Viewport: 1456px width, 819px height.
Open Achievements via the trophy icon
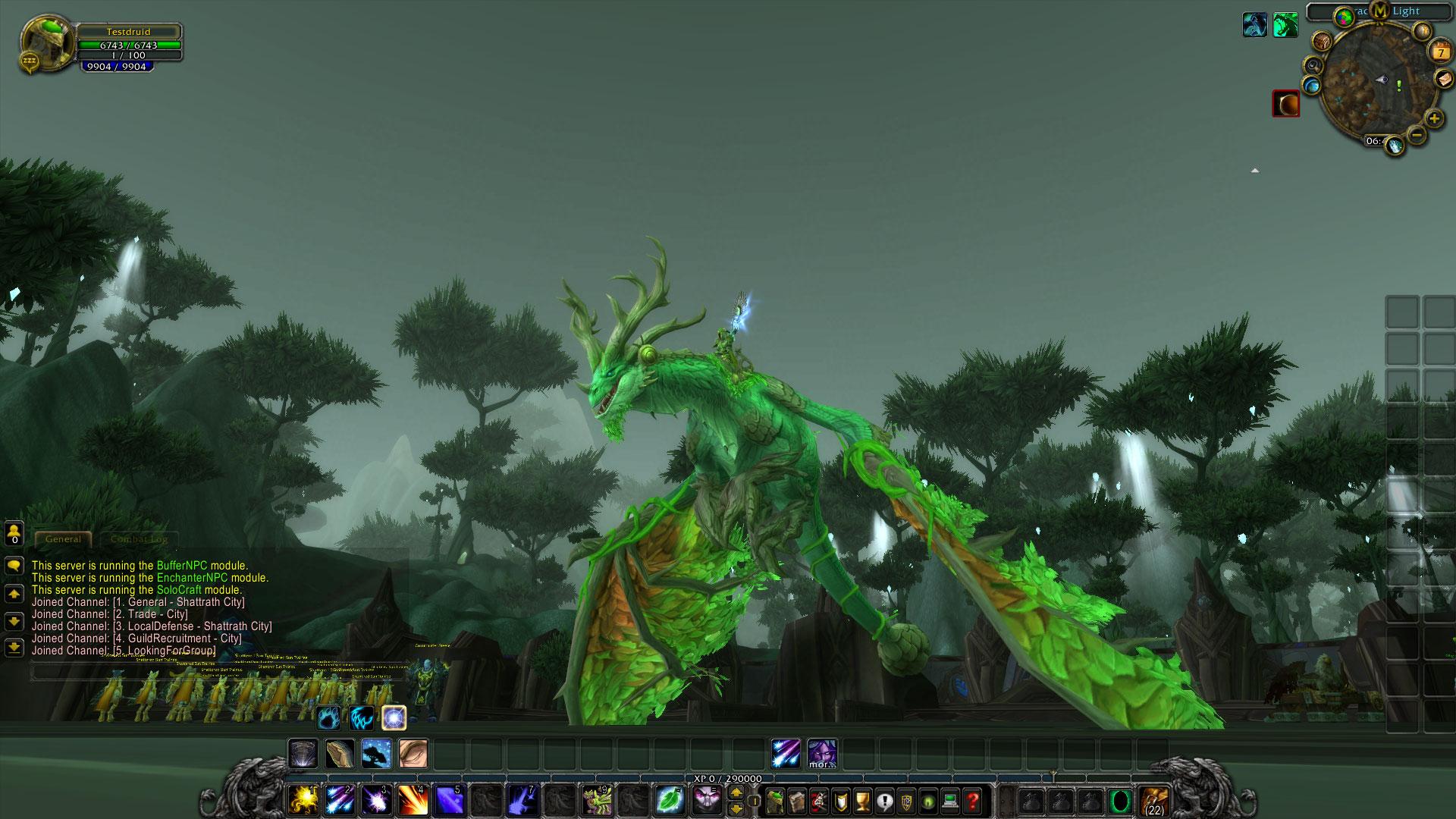tap(862, 800)
